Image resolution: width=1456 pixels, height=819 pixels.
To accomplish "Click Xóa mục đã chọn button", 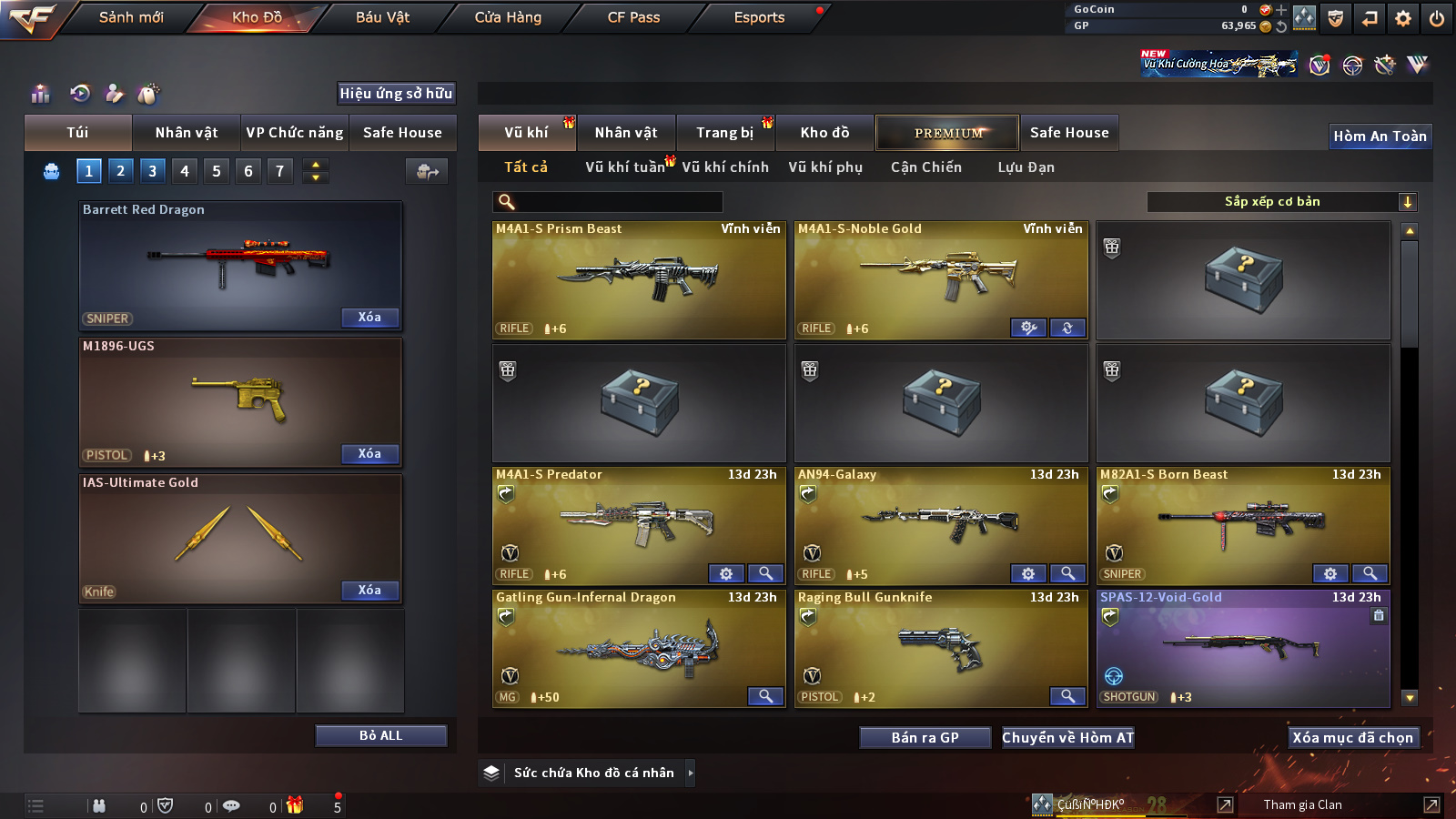I will pos(1352,738).
